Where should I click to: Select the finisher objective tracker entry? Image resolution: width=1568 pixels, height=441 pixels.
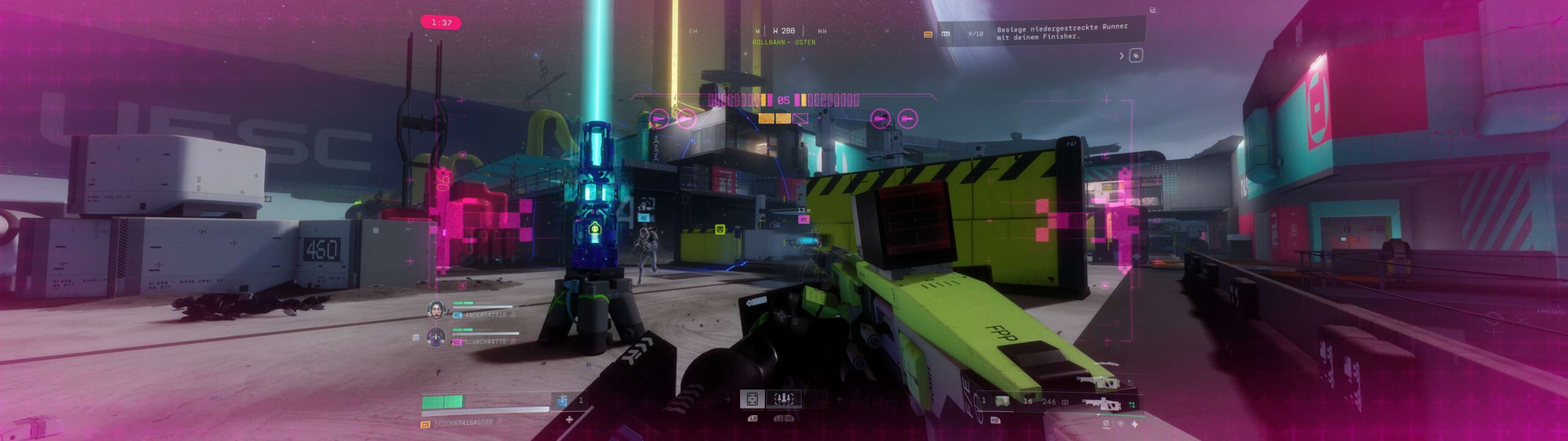coord(1061,32)
